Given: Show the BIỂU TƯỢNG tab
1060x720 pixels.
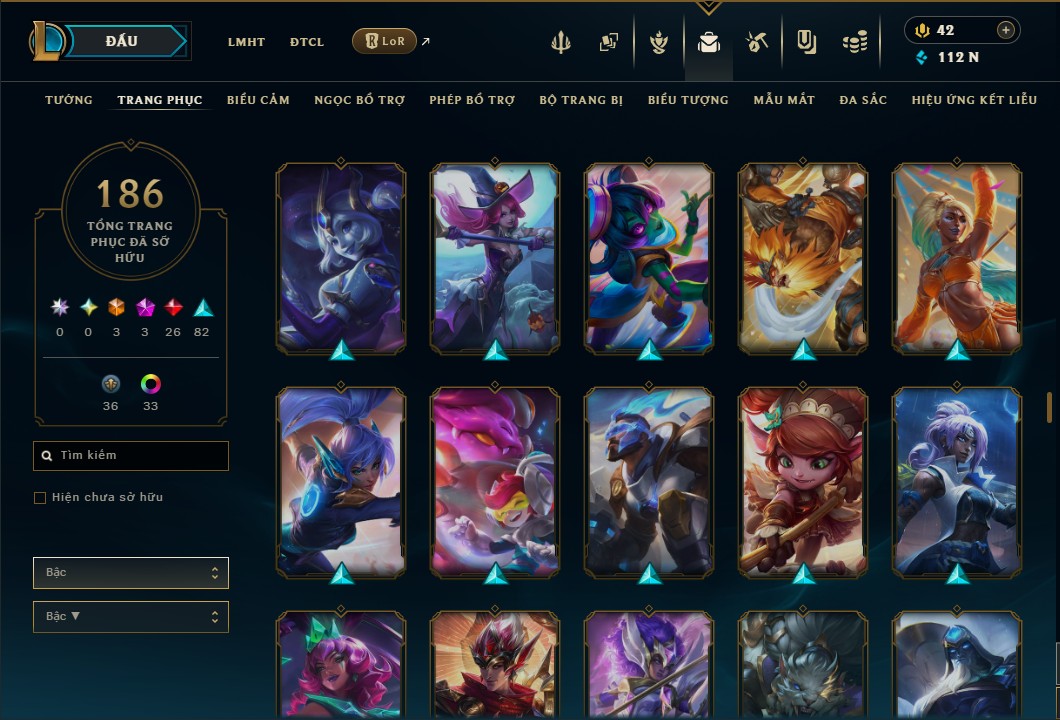Looking at the screenshot, I should coord(688,100).
